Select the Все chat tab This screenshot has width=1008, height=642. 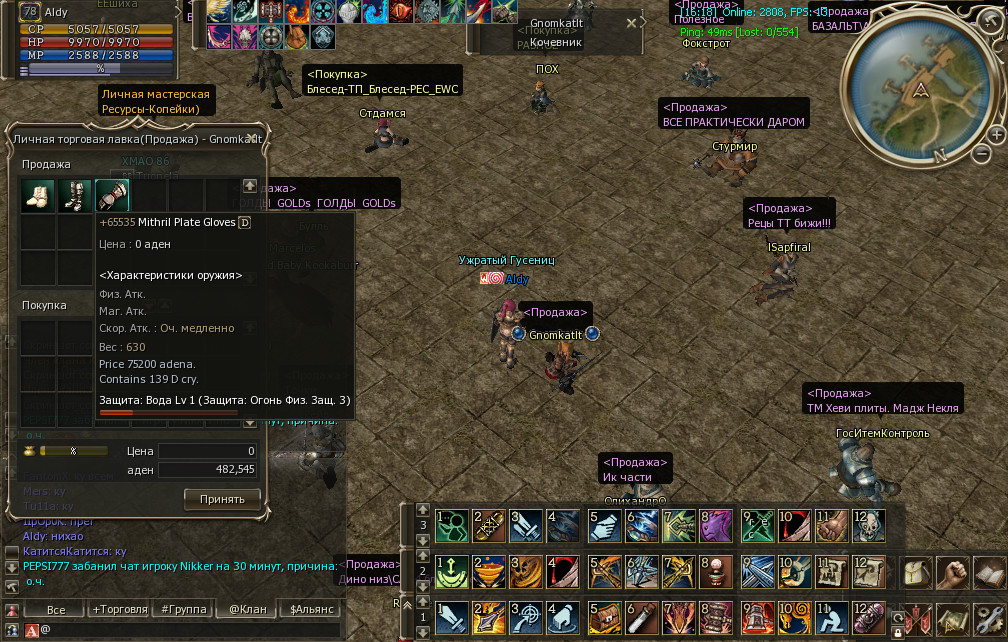pos(56,609)
